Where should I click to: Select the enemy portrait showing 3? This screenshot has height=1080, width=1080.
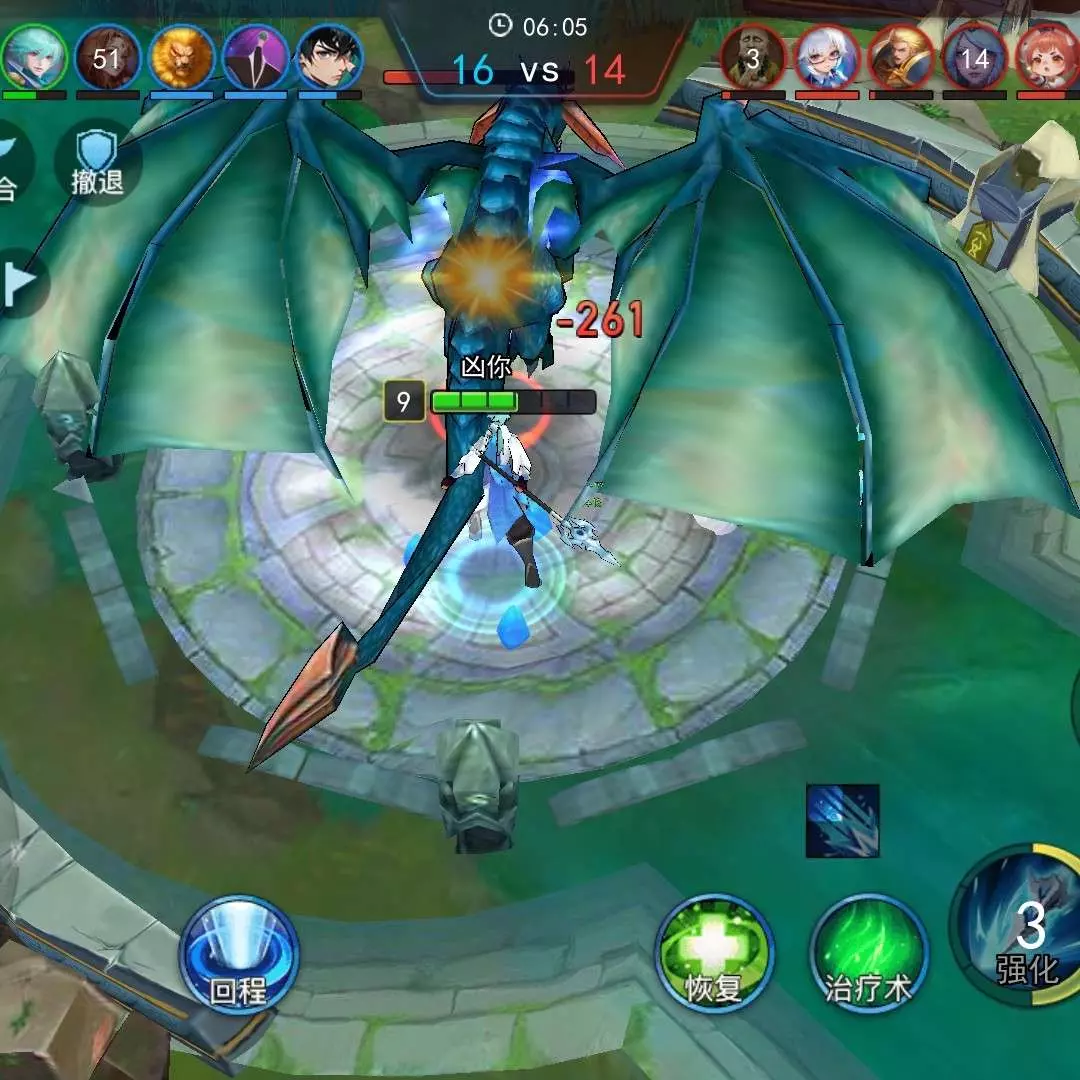point(753,58)
